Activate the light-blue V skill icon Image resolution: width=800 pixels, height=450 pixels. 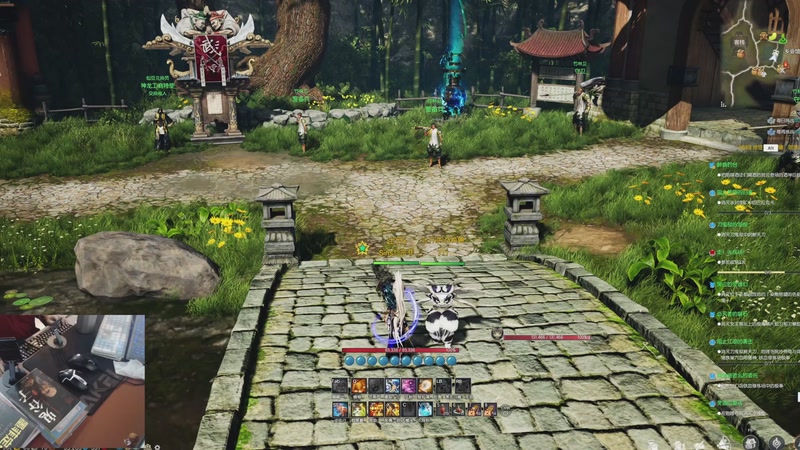pyautogui.click(x=425, y=409)
